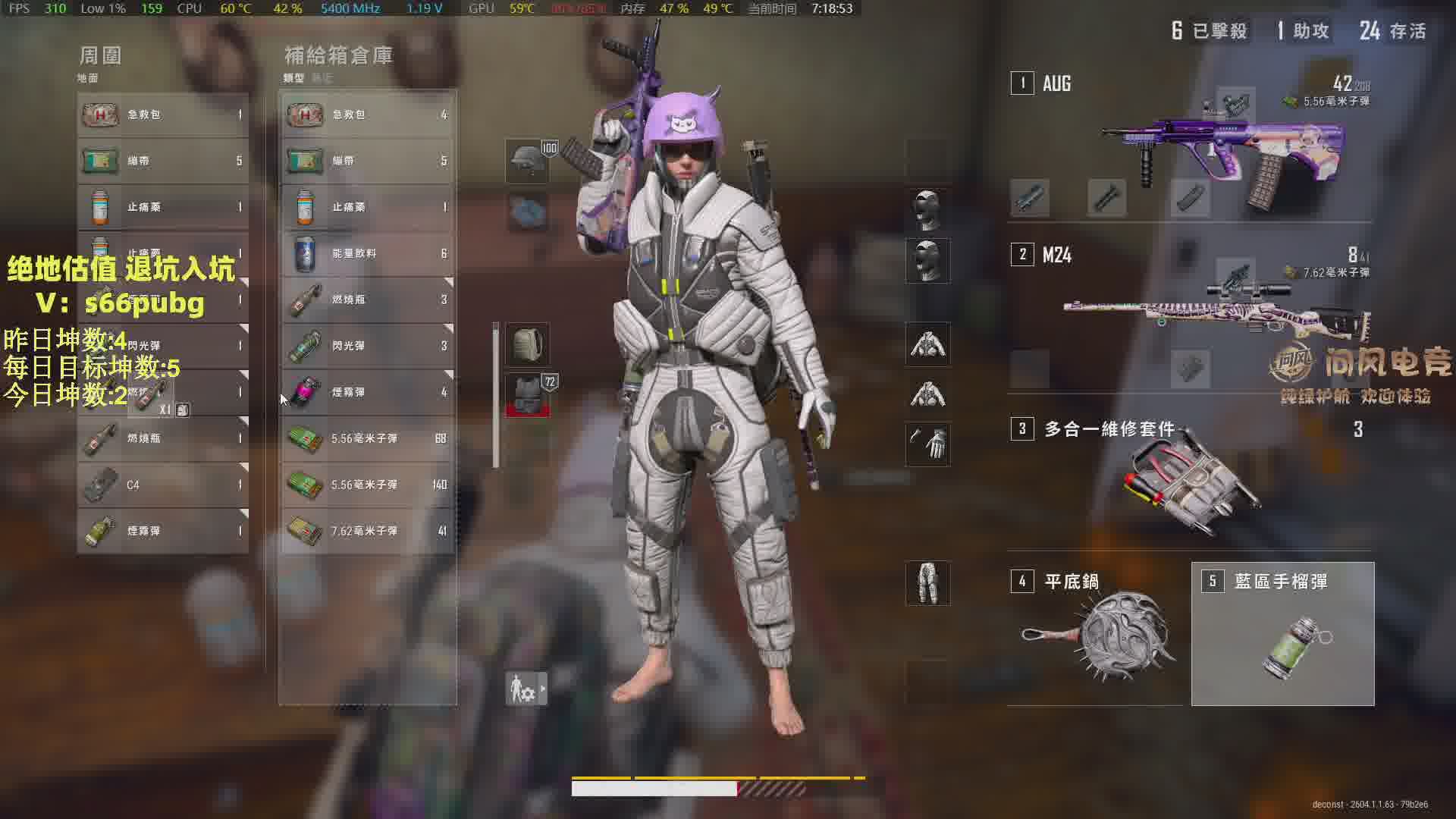The height and width of the screenshot is (819, 1456).
Task: Pick the 5.56毫米子彈 stack of 68
Action: coord(368,438)
